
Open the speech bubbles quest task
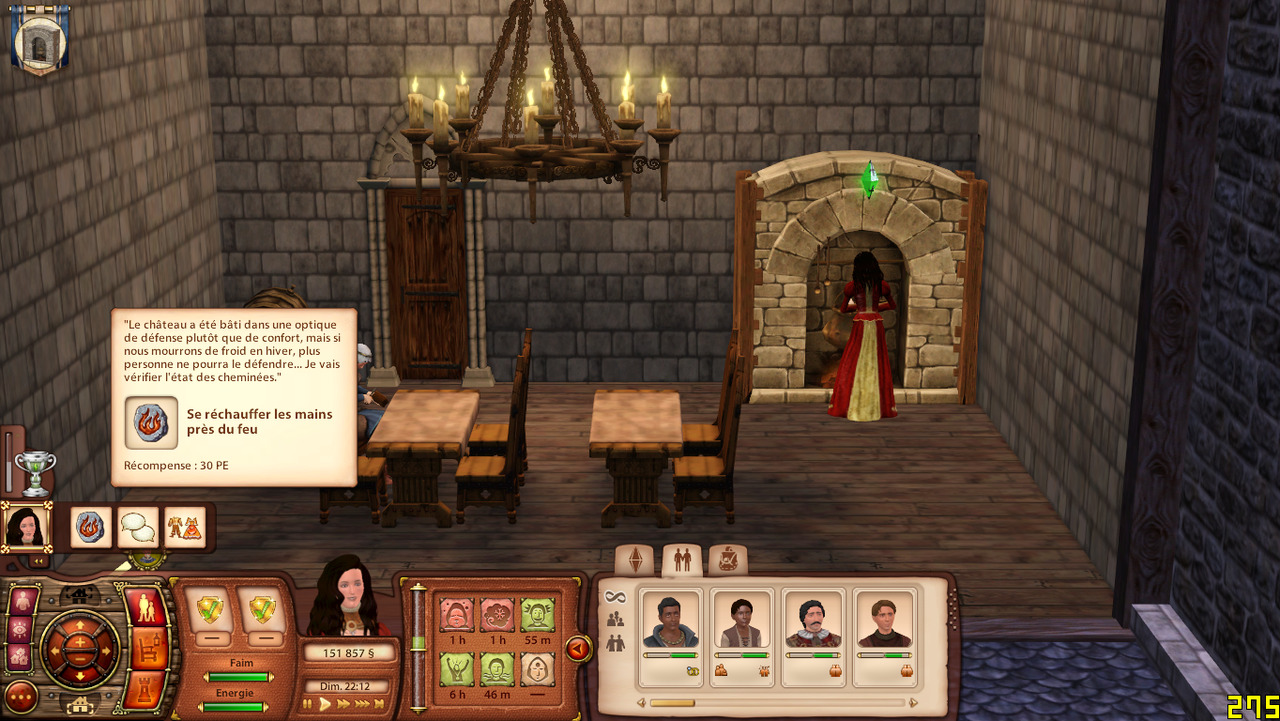[x=138, y=527]
